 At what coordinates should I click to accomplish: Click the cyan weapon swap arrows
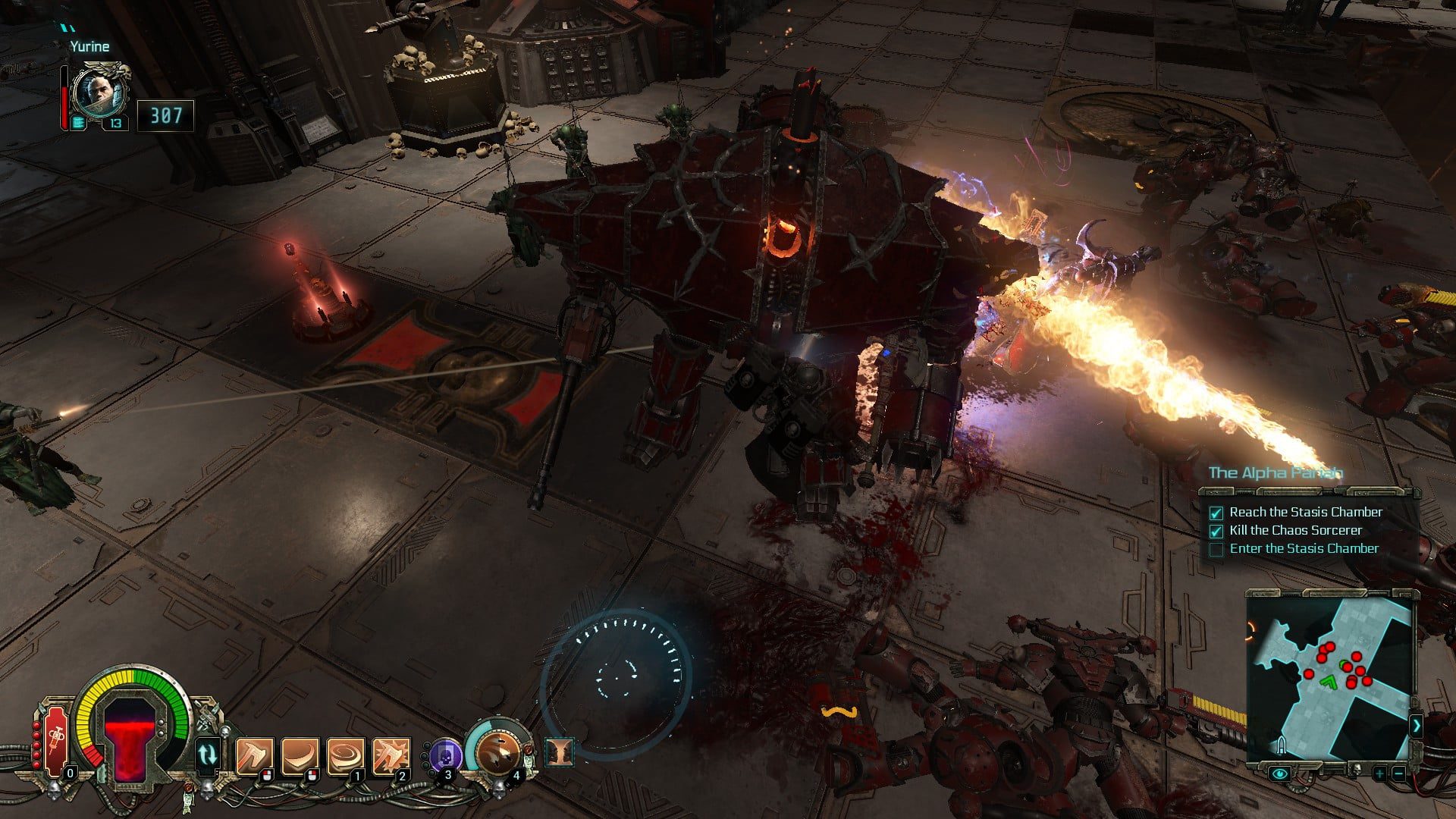208,755
